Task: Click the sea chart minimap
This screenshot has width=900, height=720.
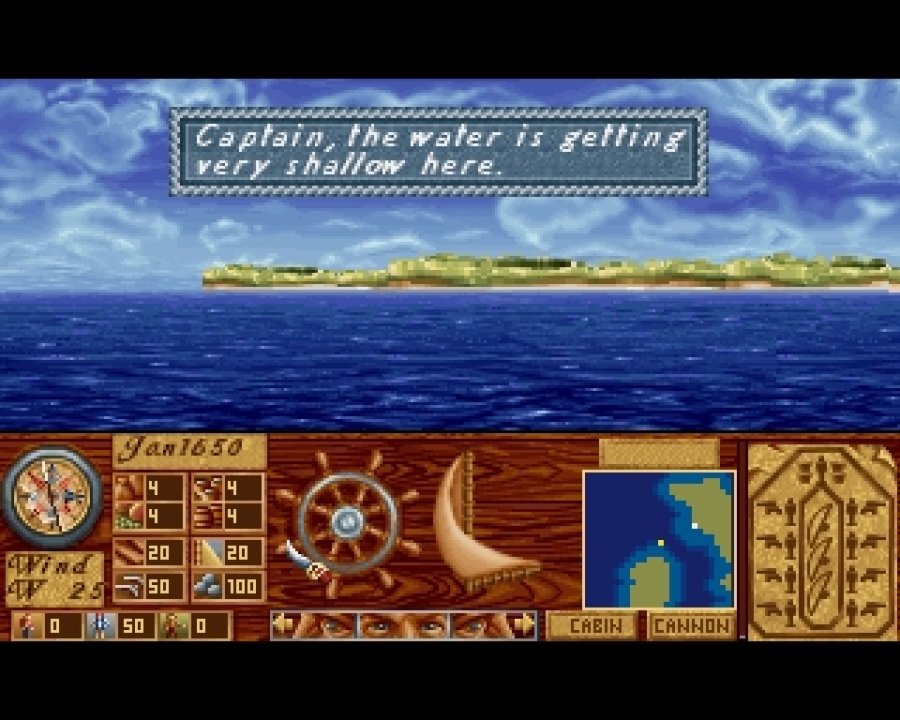Action: point(659,539)
